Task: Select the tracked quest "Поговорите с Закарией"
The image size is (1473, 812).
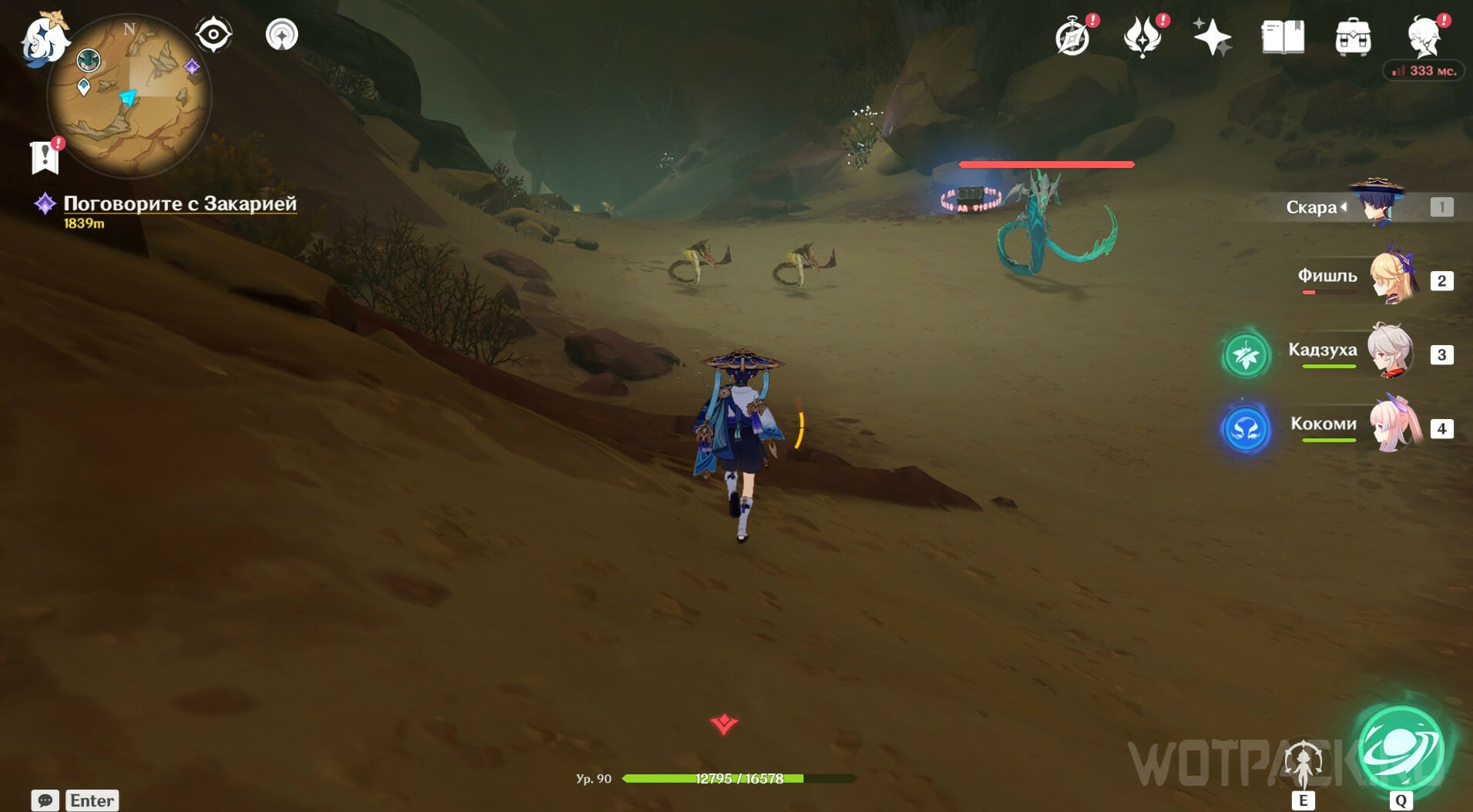Action: (x=180, y=203)
